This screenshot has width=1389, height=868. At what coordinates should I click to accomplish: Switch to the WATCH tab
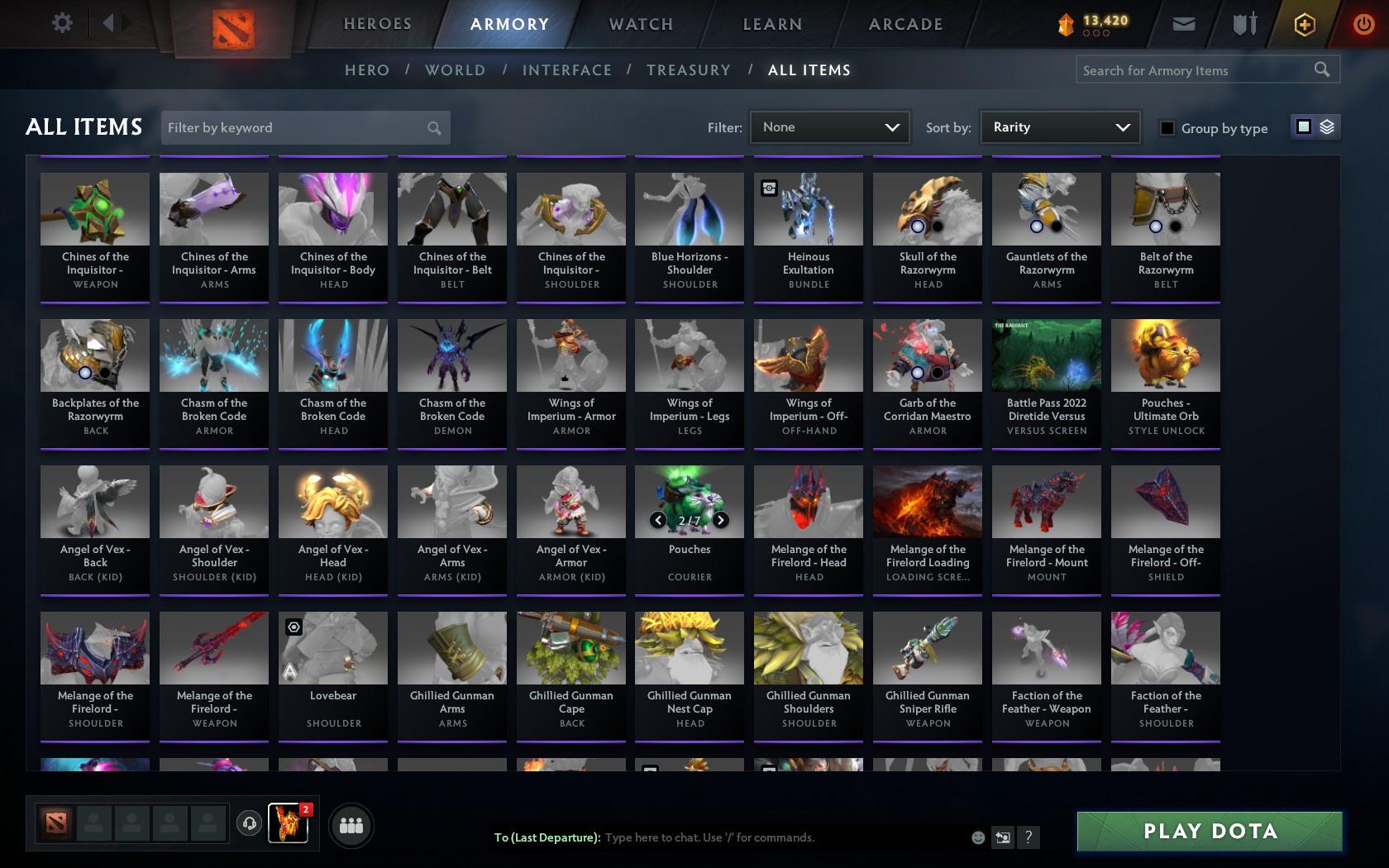(x=639, y=24)
